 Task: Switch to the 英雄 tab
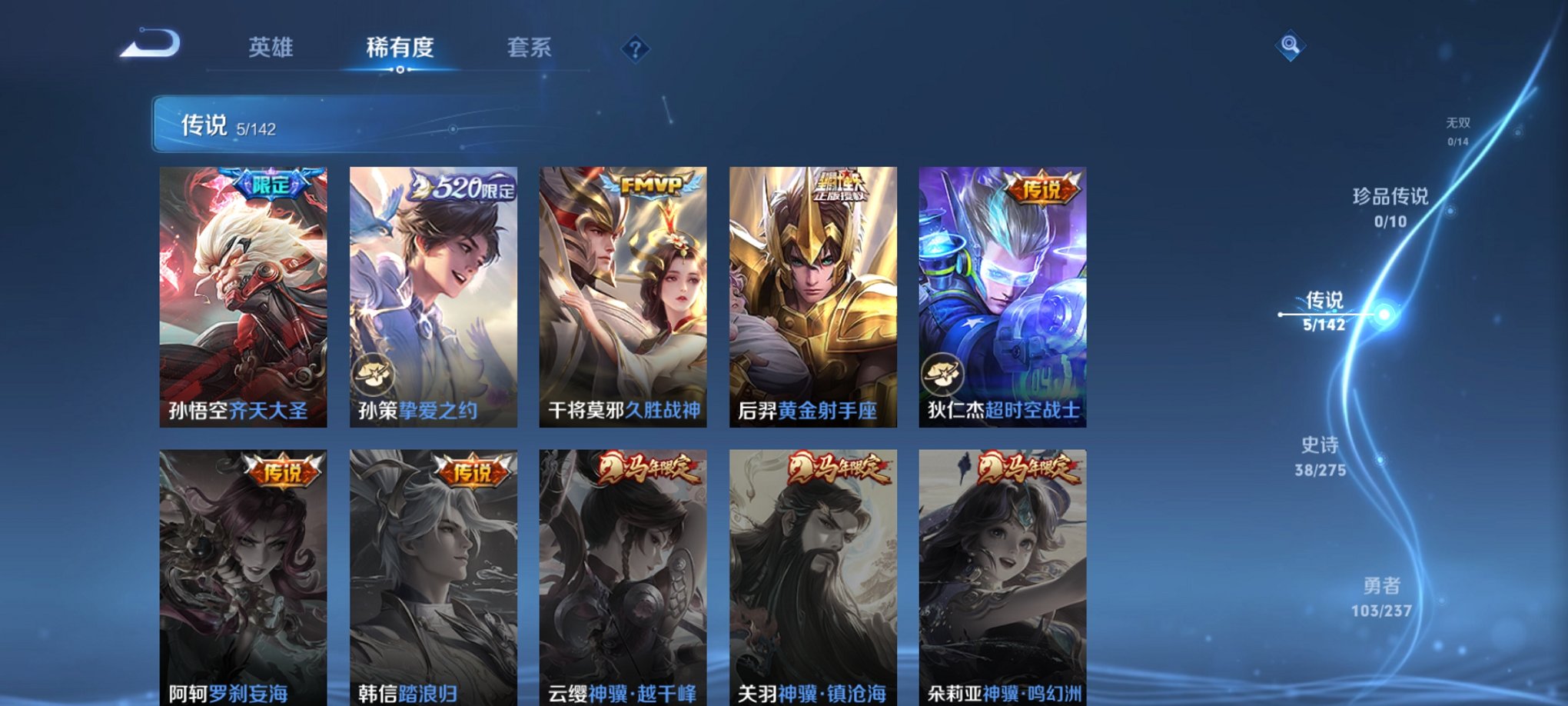274,48
